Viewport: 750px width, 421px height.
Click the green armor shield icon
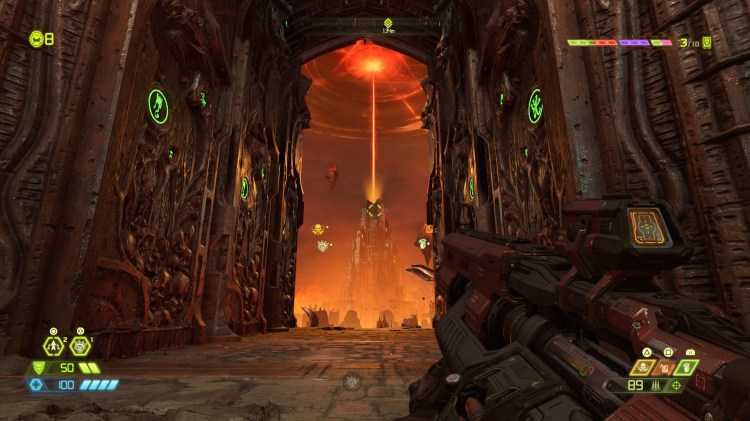tap(37, 368)
